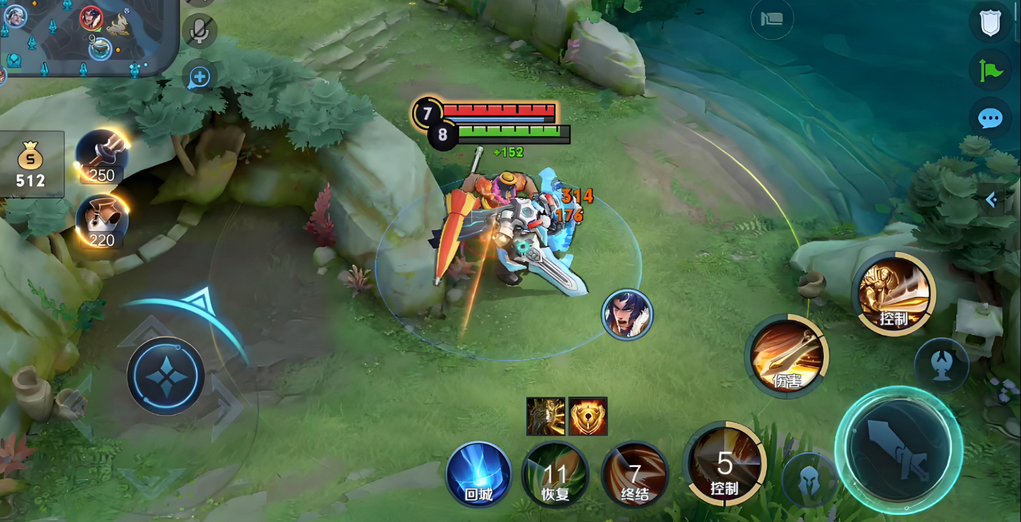Target the enemy hero portrait icon
This screenshot has width=1021, height=522.
pos(627,314)
